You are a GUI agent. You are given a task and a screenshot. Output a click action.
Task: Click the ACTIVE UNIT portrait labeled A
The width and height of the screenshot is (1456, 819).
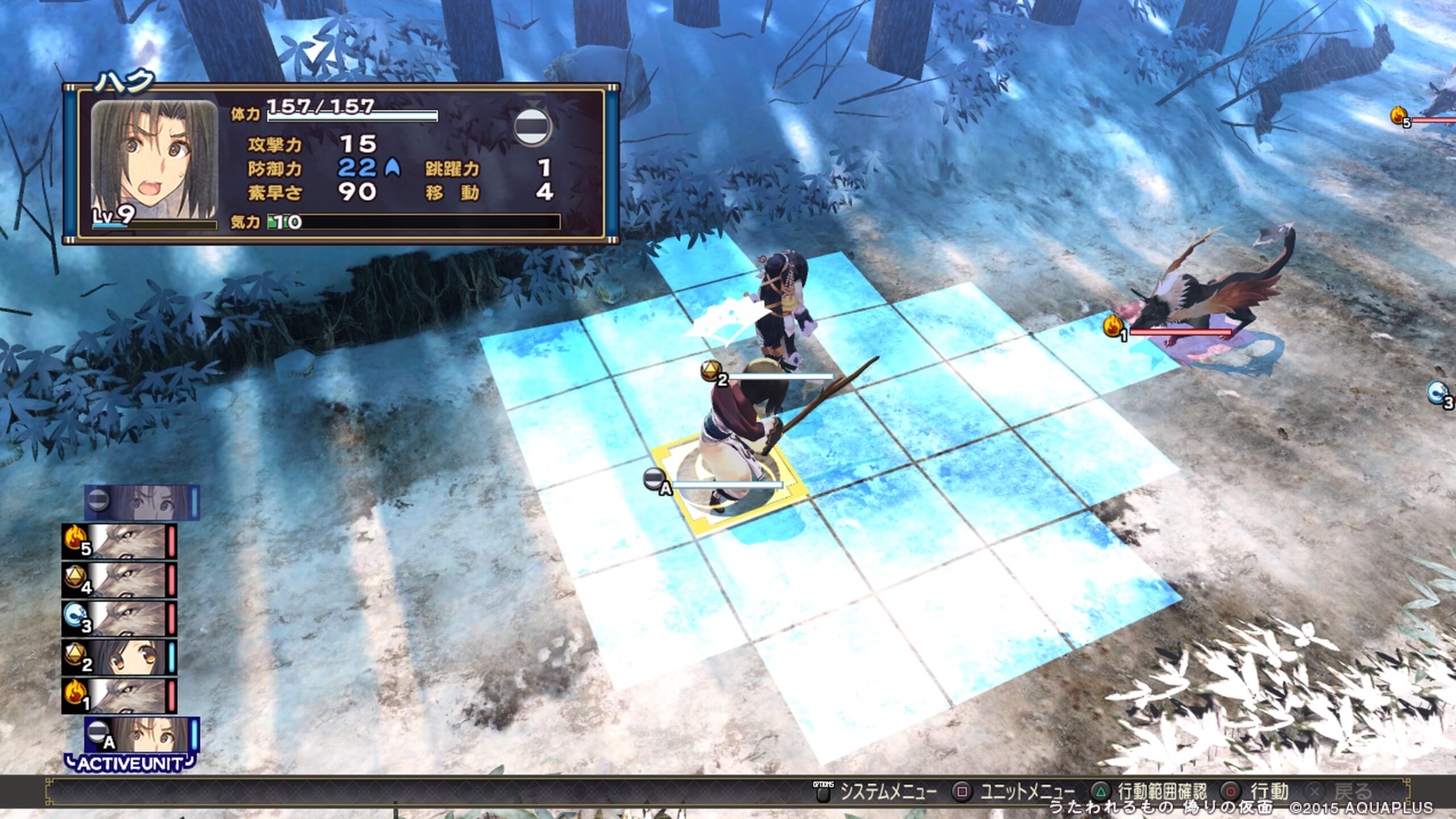point(142,734)
